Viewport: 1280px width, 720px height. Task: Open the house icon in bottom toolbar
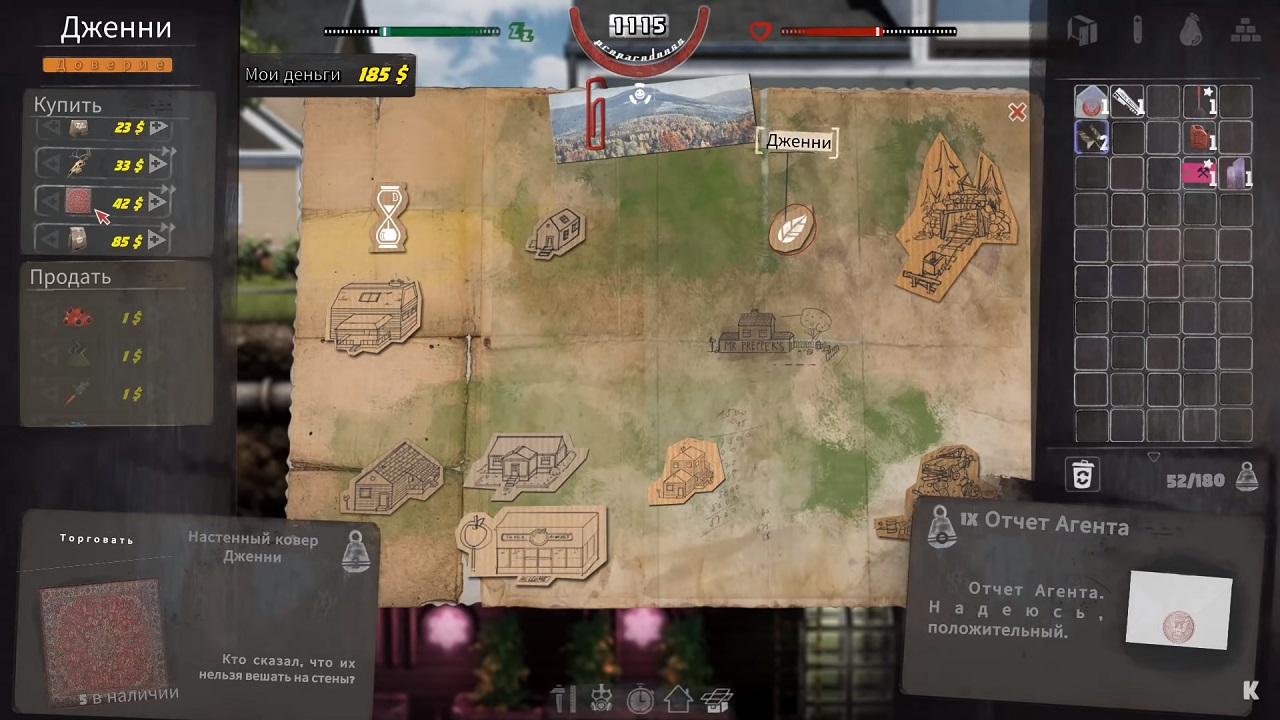pos(678,698)
